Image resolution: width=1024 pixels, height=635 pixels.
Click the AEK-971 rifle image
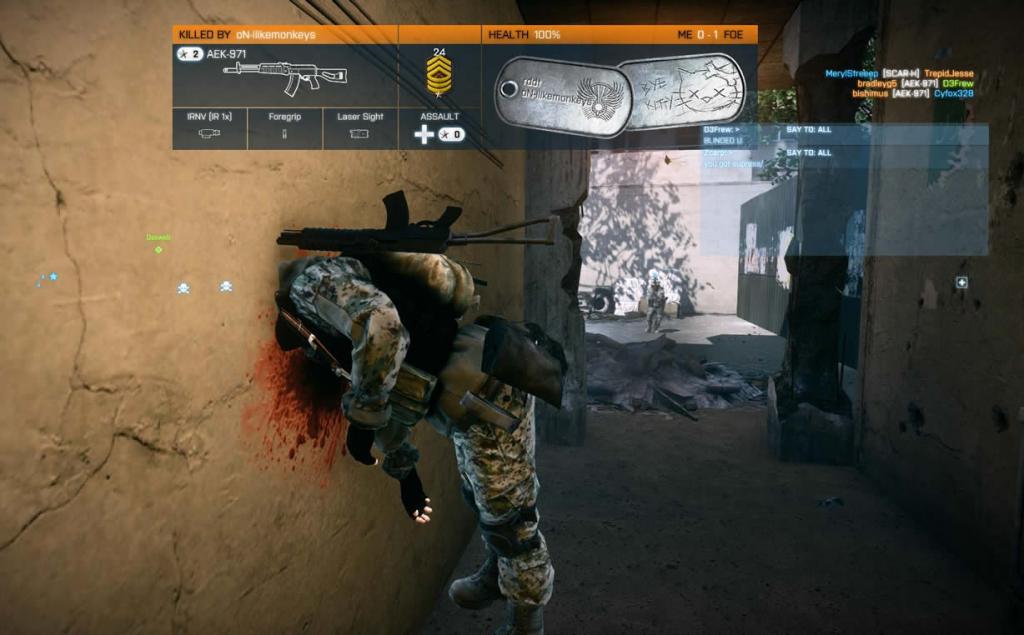(x=285, y=77)
